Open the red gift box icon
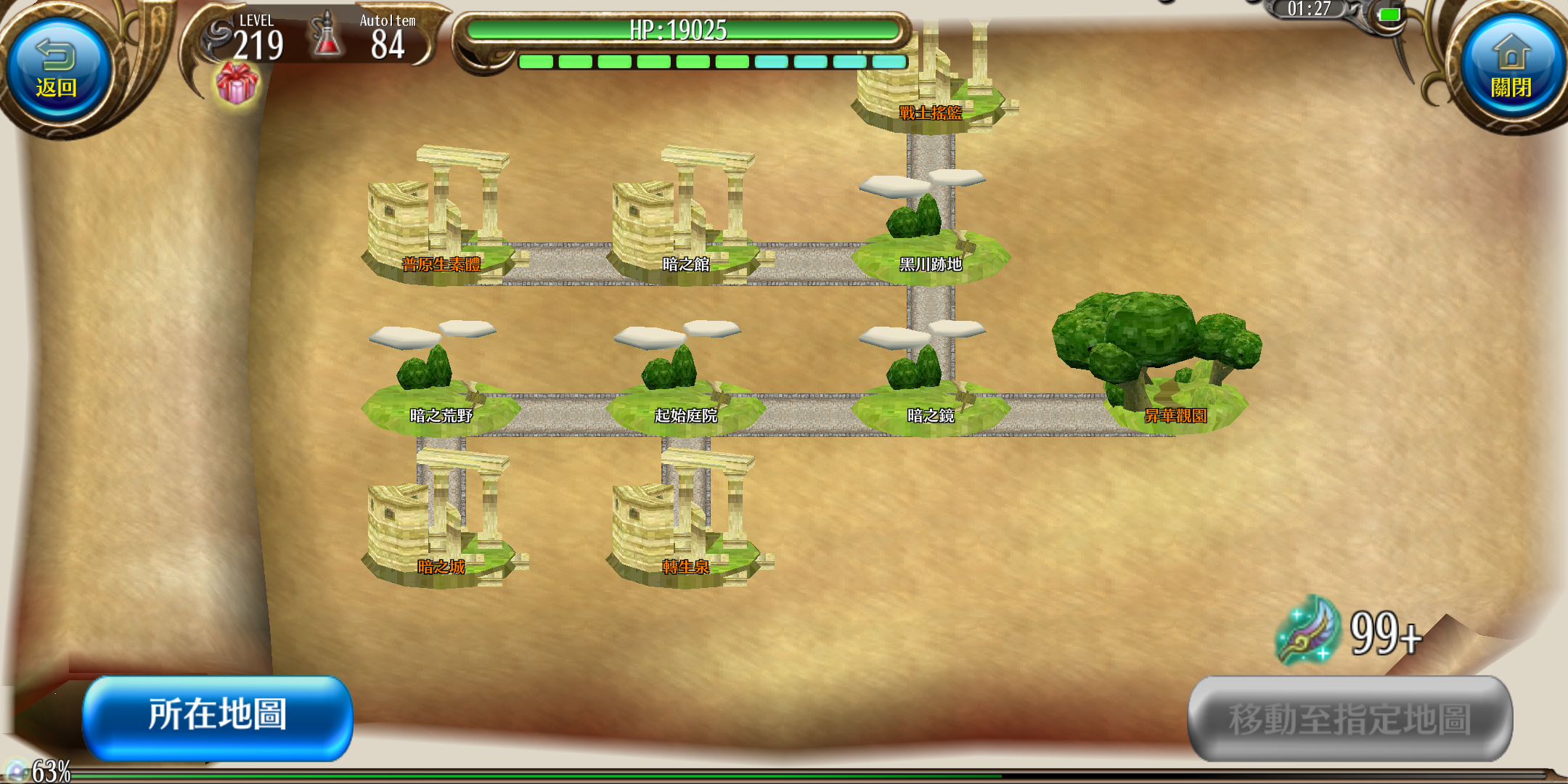Screen dimensions: 1568x784 click(x=237, y=83)
